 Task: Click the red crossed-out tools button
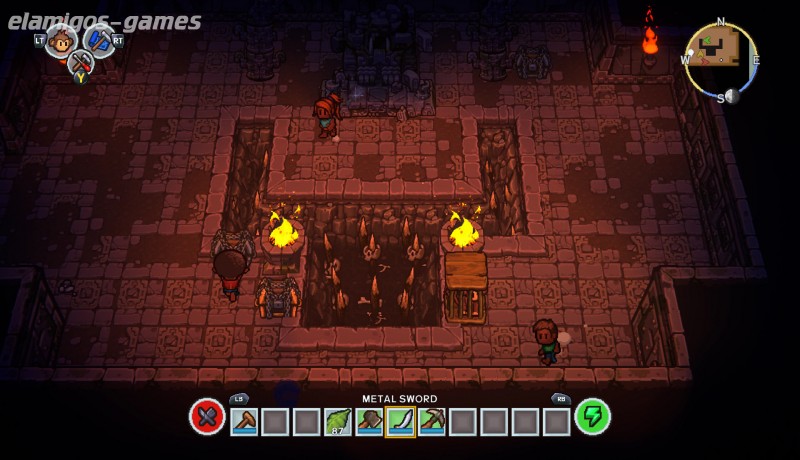click(207, 417)
